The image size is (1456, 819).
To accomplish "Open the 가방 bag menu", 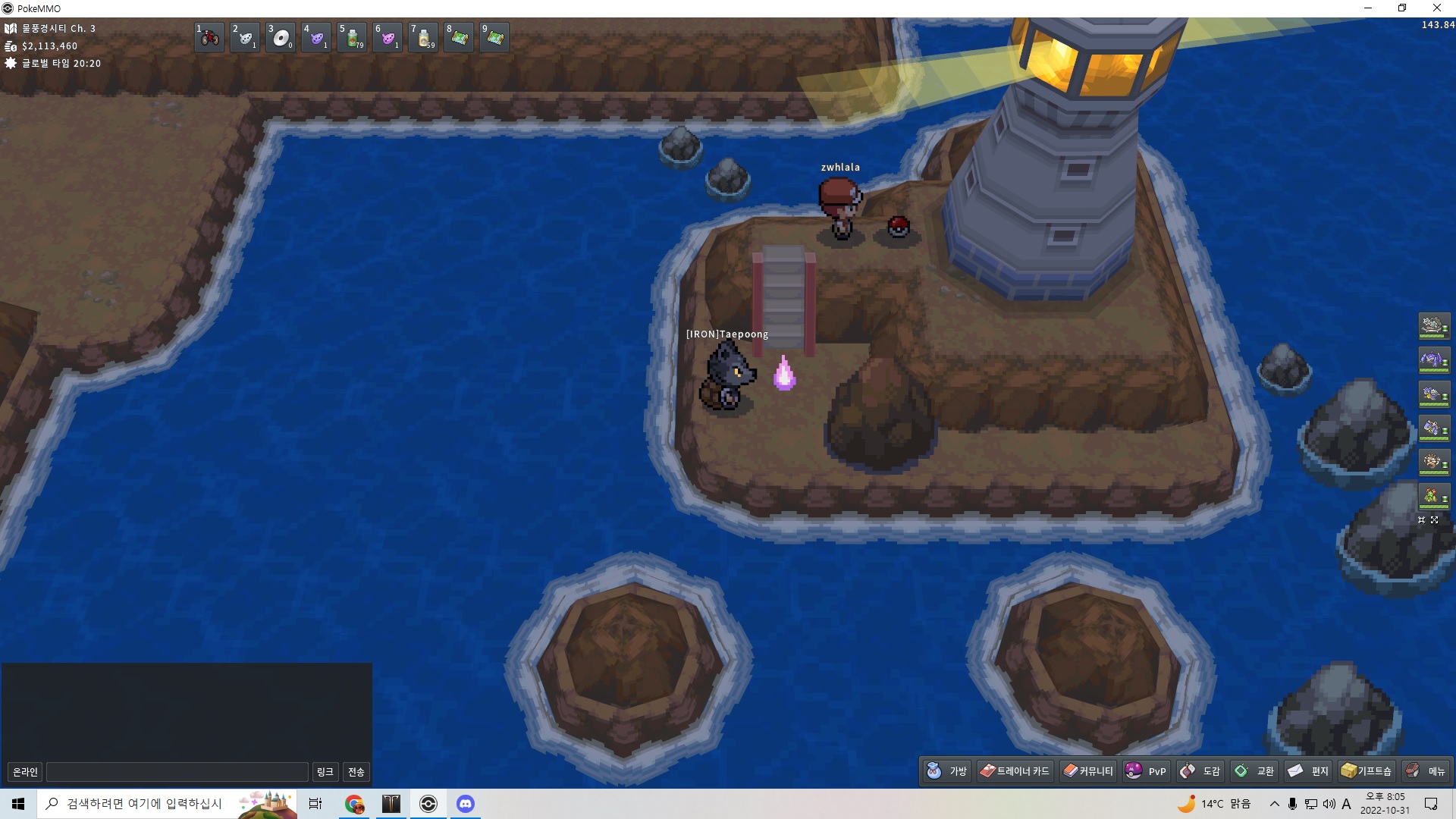I will click(946, 771).
